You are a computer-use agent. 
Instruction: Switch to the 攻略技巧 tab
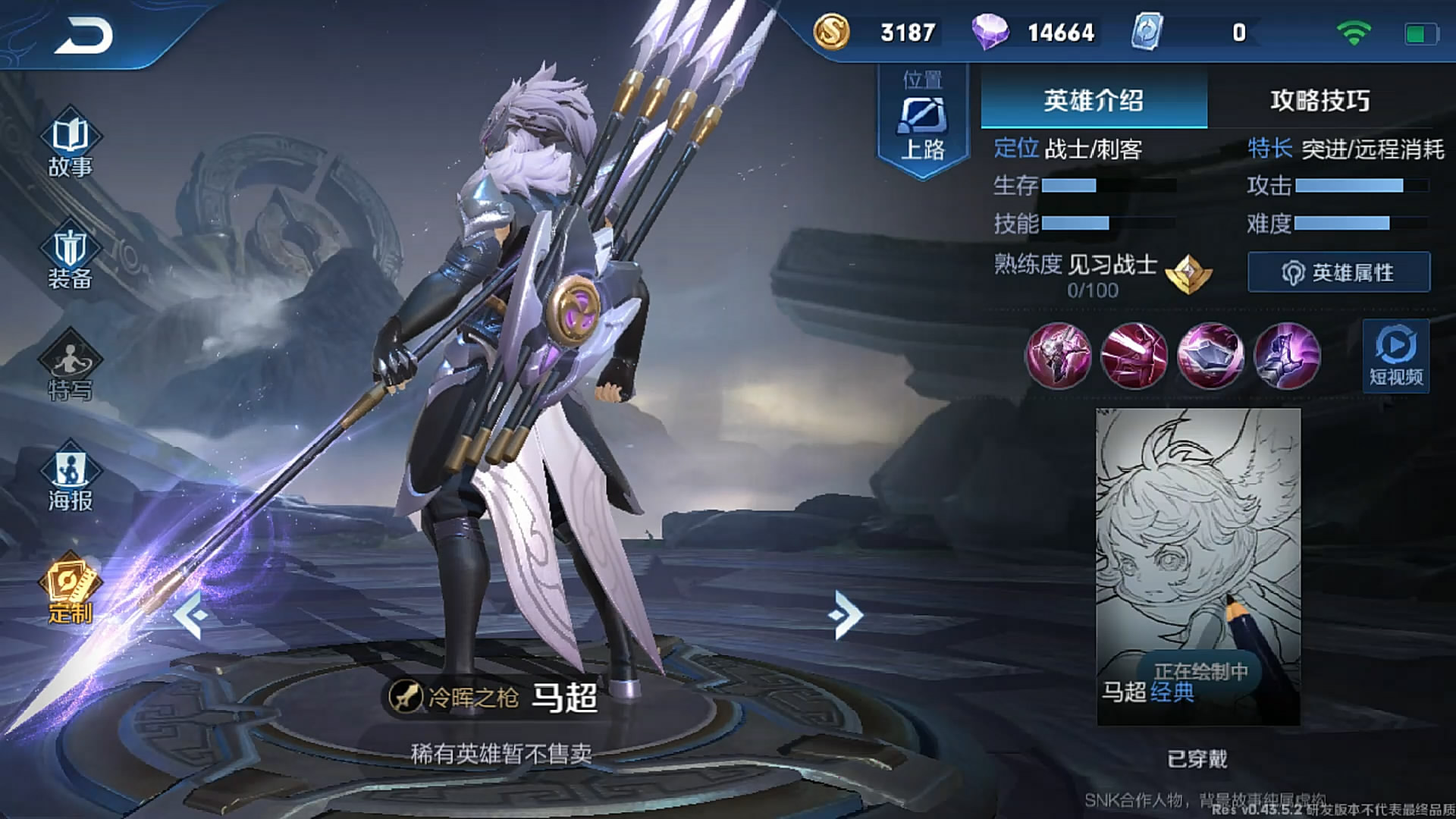pyautogui.click(x=1319, y=100)
